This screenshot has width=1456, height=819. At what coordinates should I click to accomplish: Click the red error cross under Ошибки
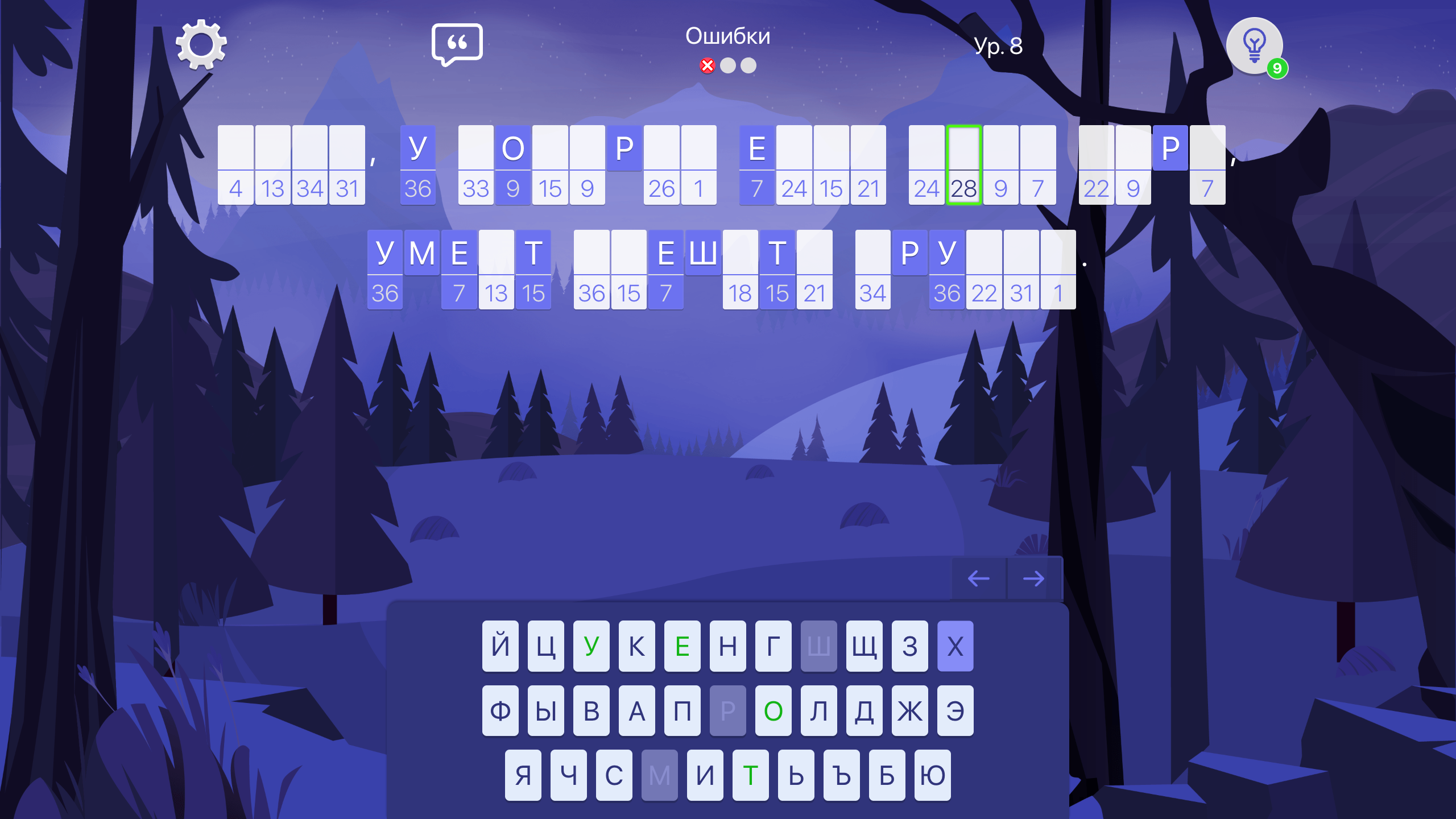(x=706, y=66)
